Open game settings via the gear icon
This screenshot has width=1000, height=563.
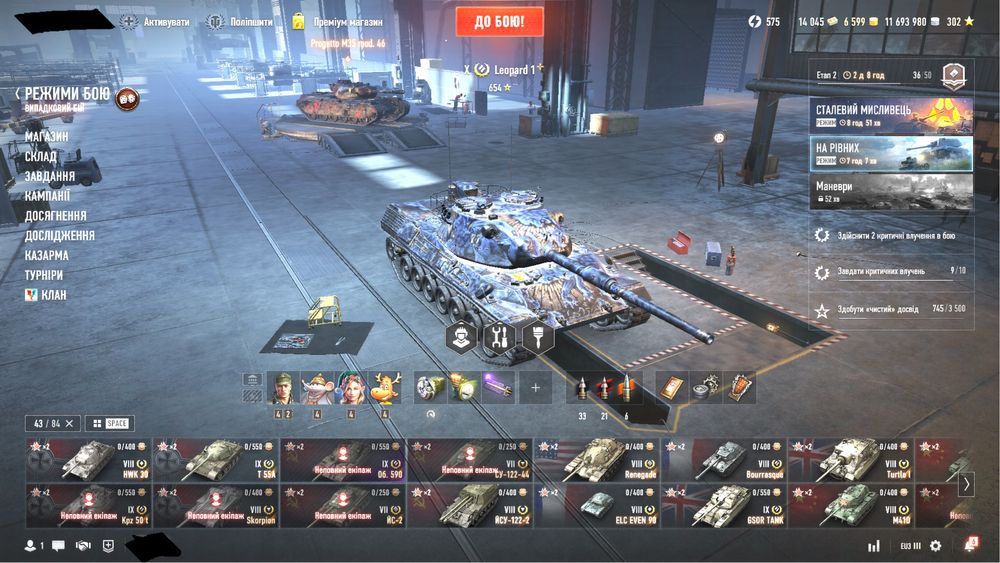[x=935, y=546]
